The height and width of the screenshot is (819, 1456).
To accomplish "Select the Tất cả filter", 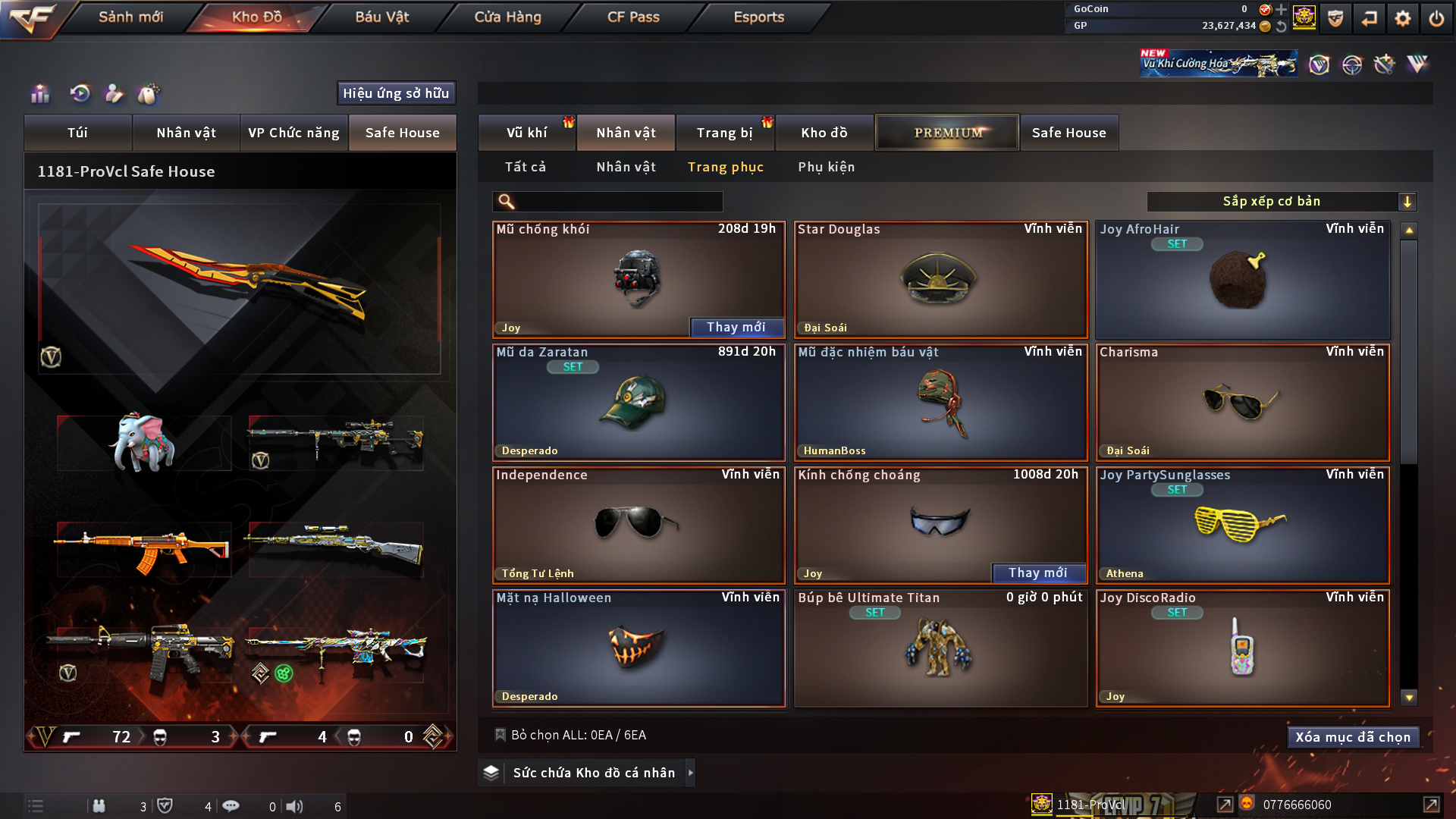I will click(x=525, y=167).
